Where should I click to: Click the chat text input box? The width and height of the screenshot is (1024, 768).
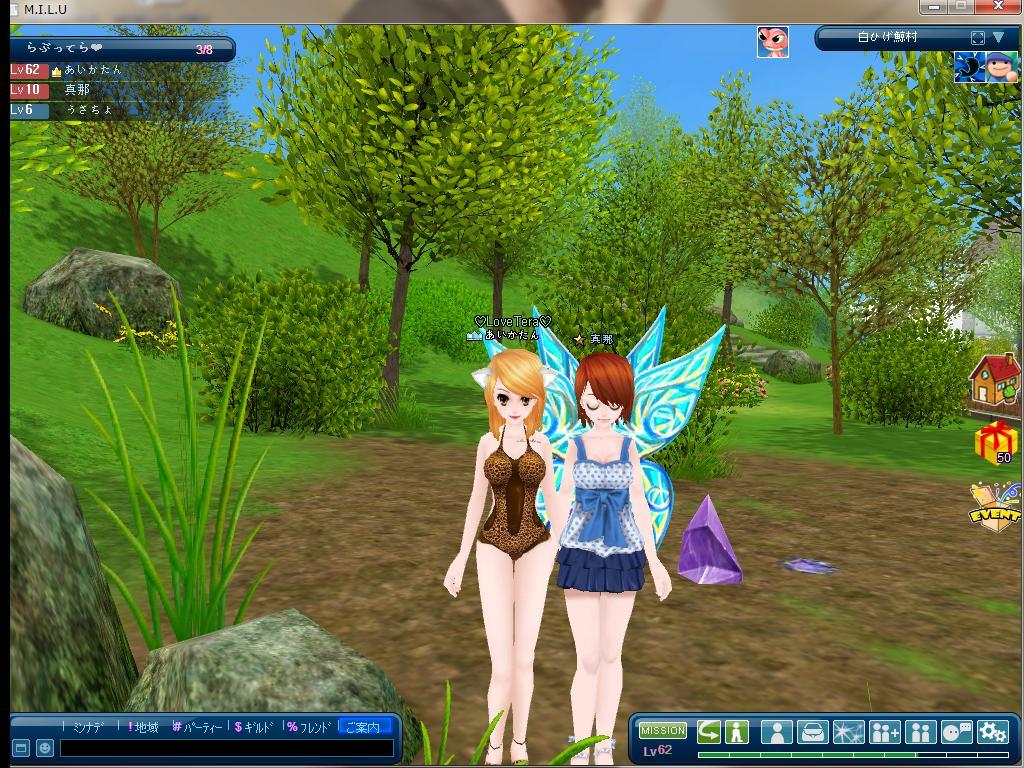tap(226, 748)
